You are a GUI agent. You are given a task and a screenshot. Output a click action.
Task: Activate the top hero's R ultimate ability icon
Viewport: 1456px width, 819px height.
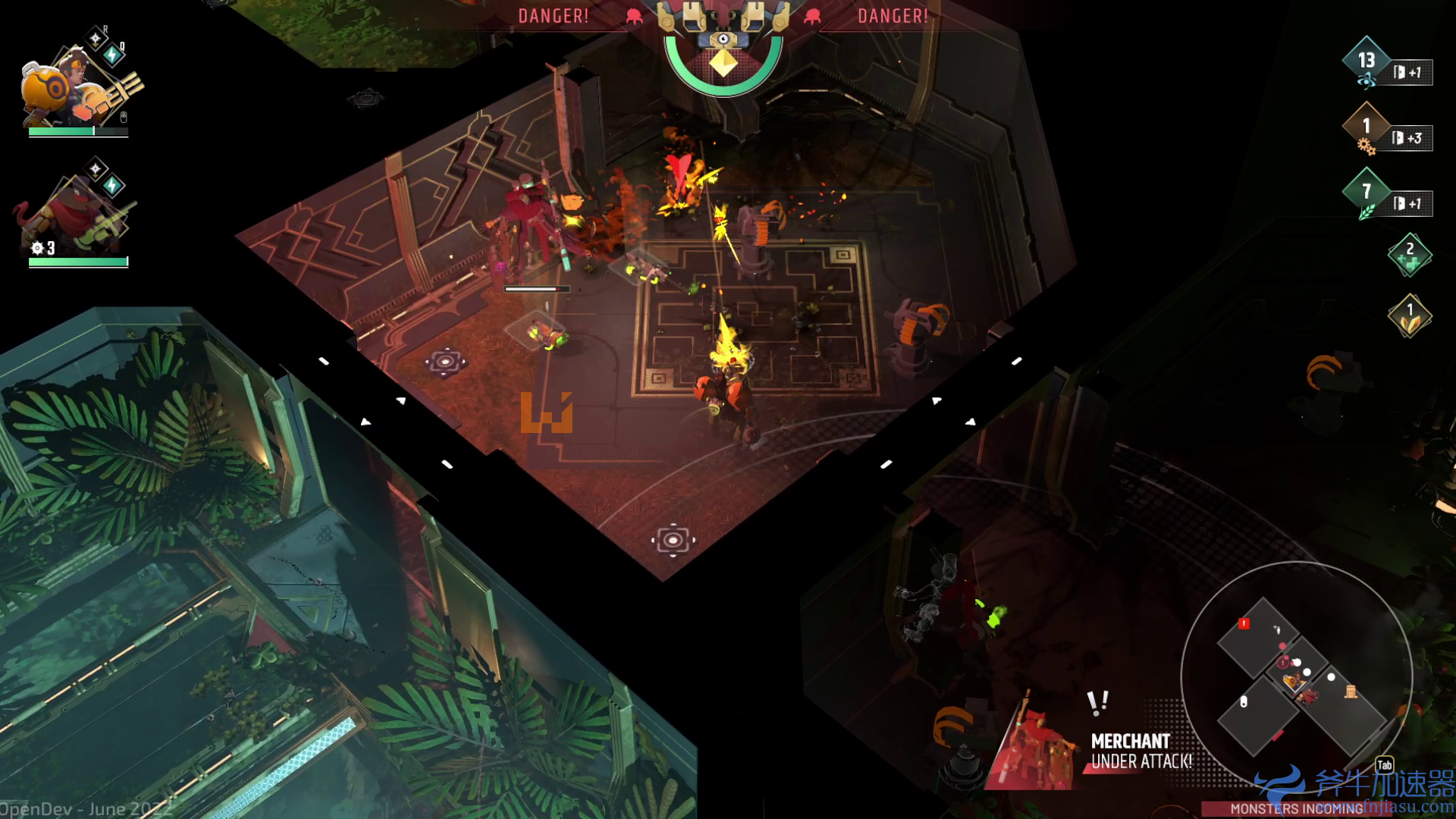click(96, 38)
